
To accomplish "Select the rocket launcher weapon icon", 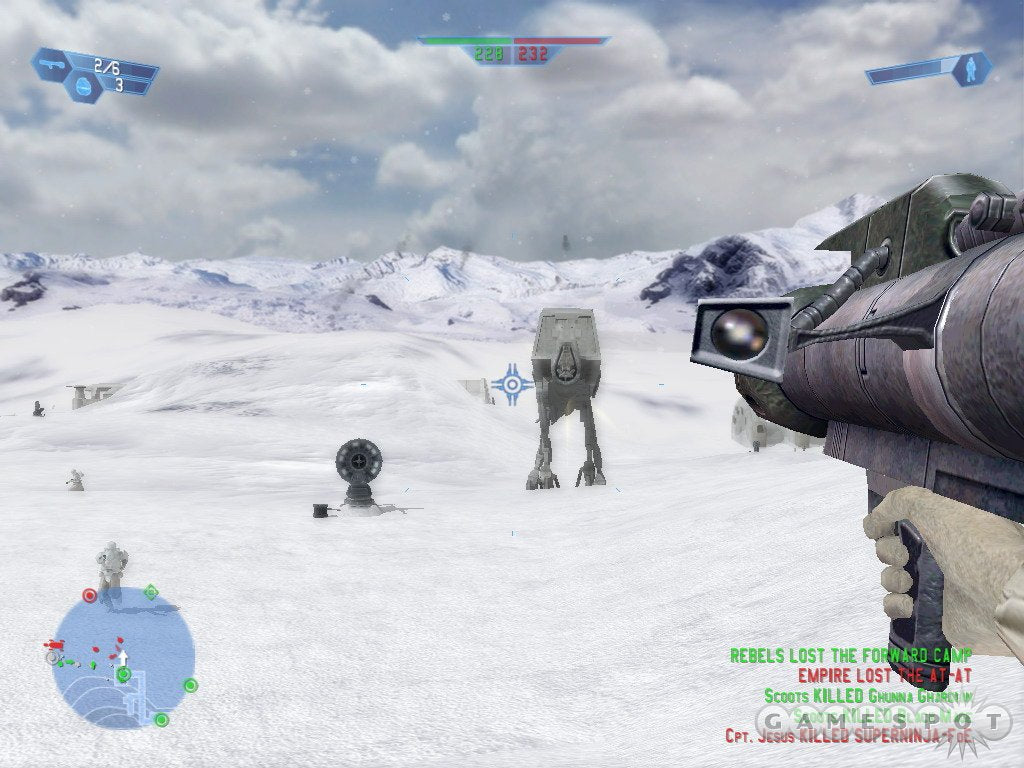I will pos(52,64).
